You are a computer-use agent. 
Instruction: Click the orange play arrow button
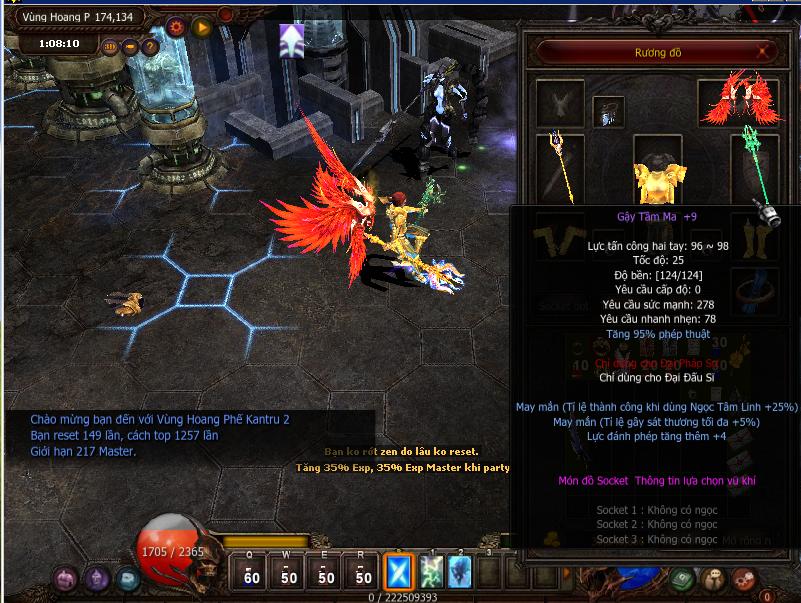pos(202,26)
